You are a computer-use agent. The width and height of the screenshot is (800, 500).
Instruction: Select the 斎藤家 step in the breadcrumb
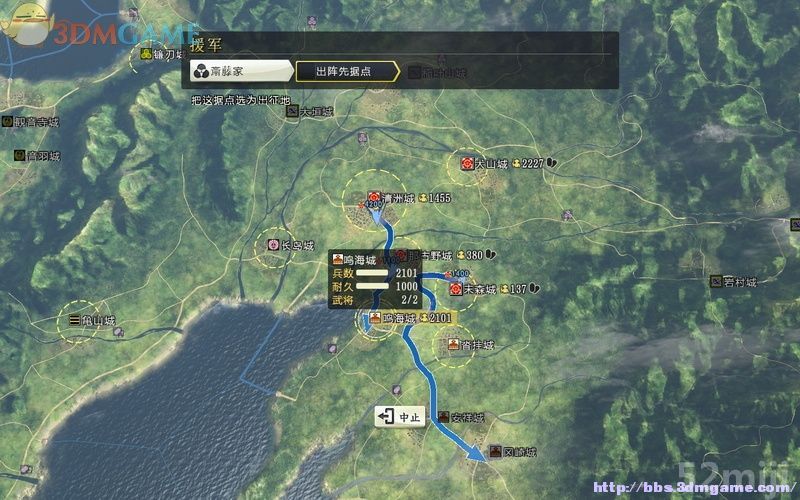(x=237, y=71)
